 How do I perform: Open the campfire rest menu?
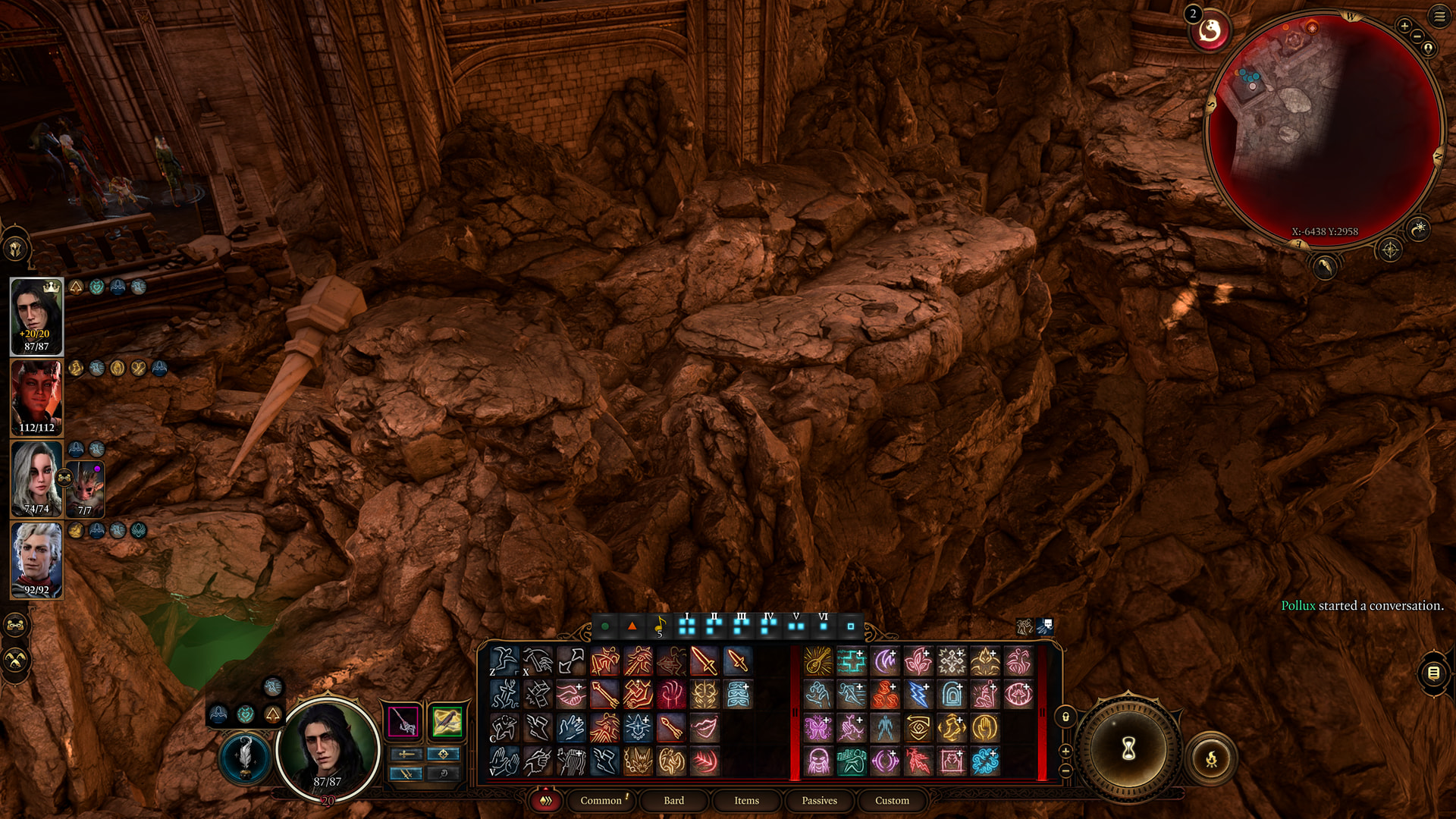pos(1211,758)
